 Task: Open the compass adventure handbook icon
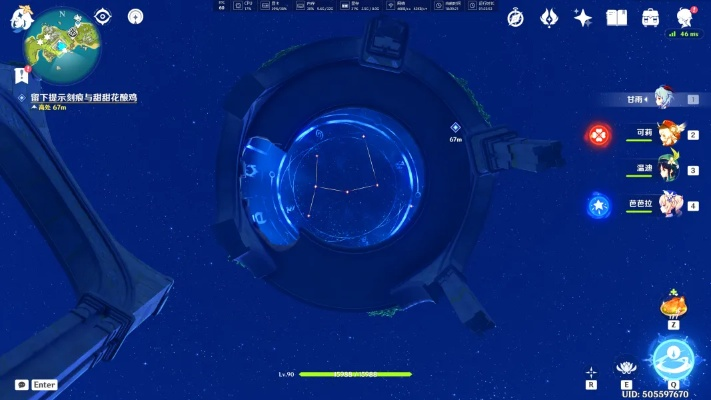(x=515, y=17)
